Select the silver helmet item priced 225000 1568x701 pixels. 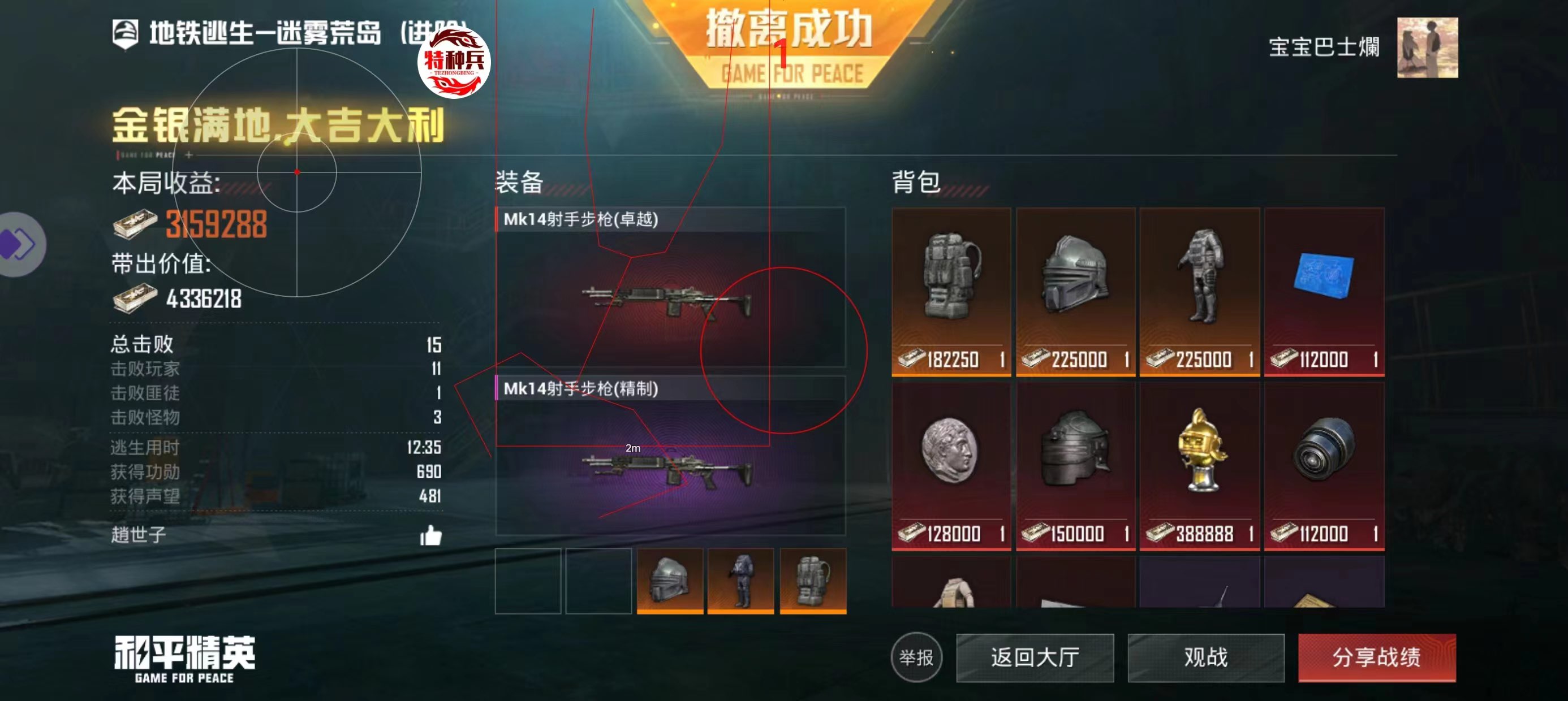coord(1075,292)
